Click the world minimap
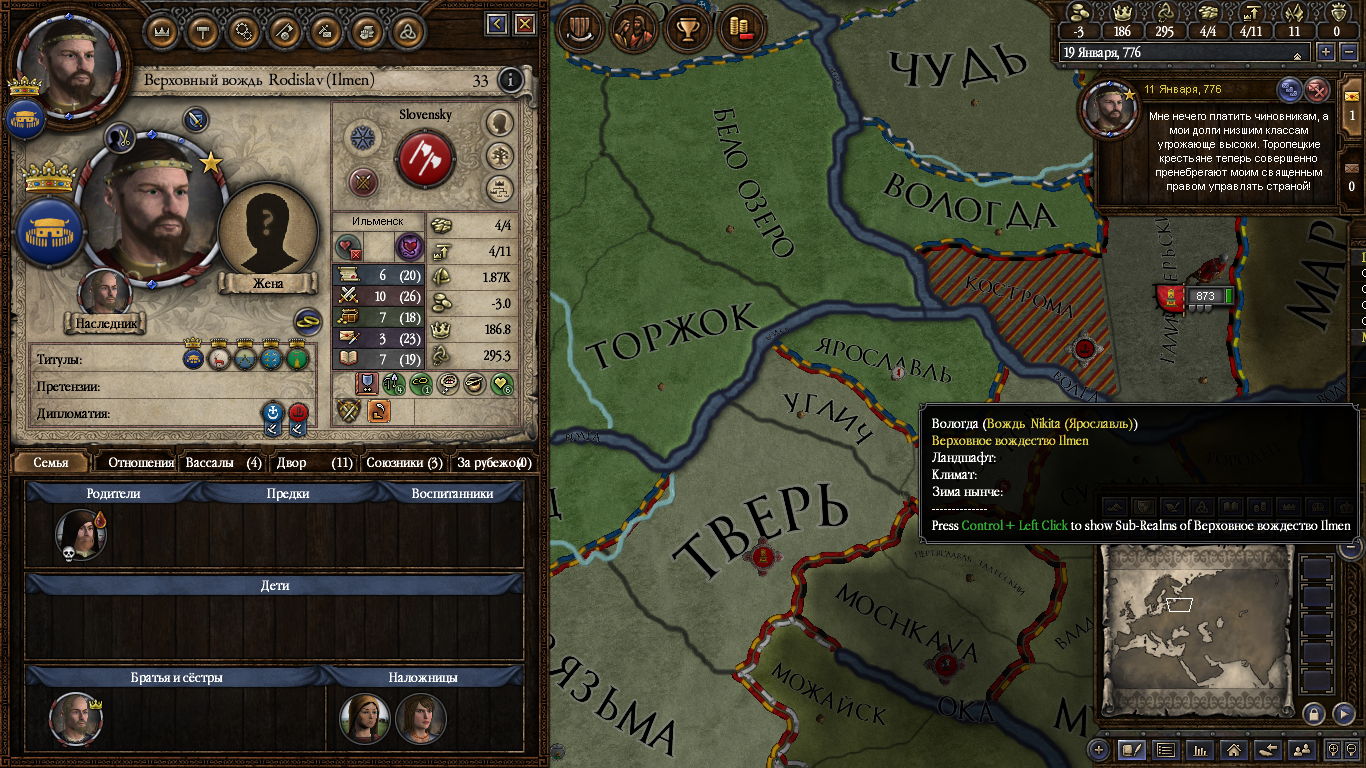The height and width of the screenshot is (768, 1366). (1198, 625)
